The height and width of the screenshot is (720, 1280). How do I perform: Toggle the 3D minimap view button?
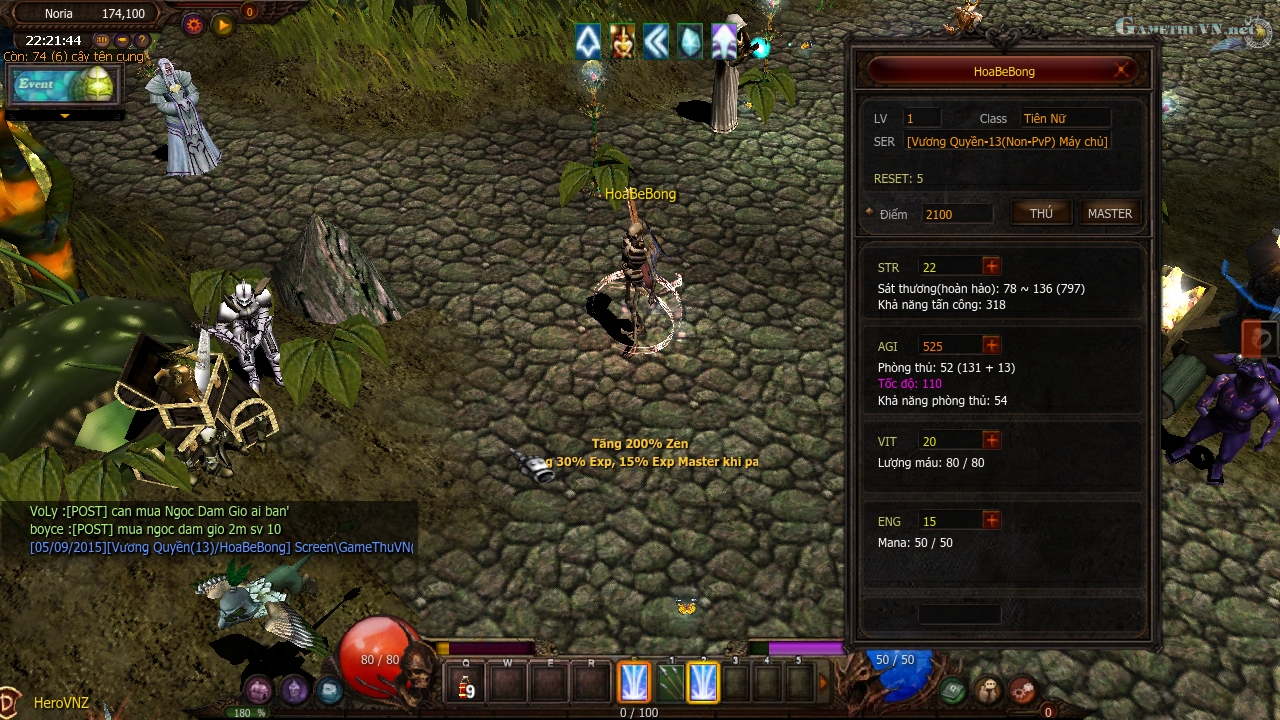click(102, 40)
